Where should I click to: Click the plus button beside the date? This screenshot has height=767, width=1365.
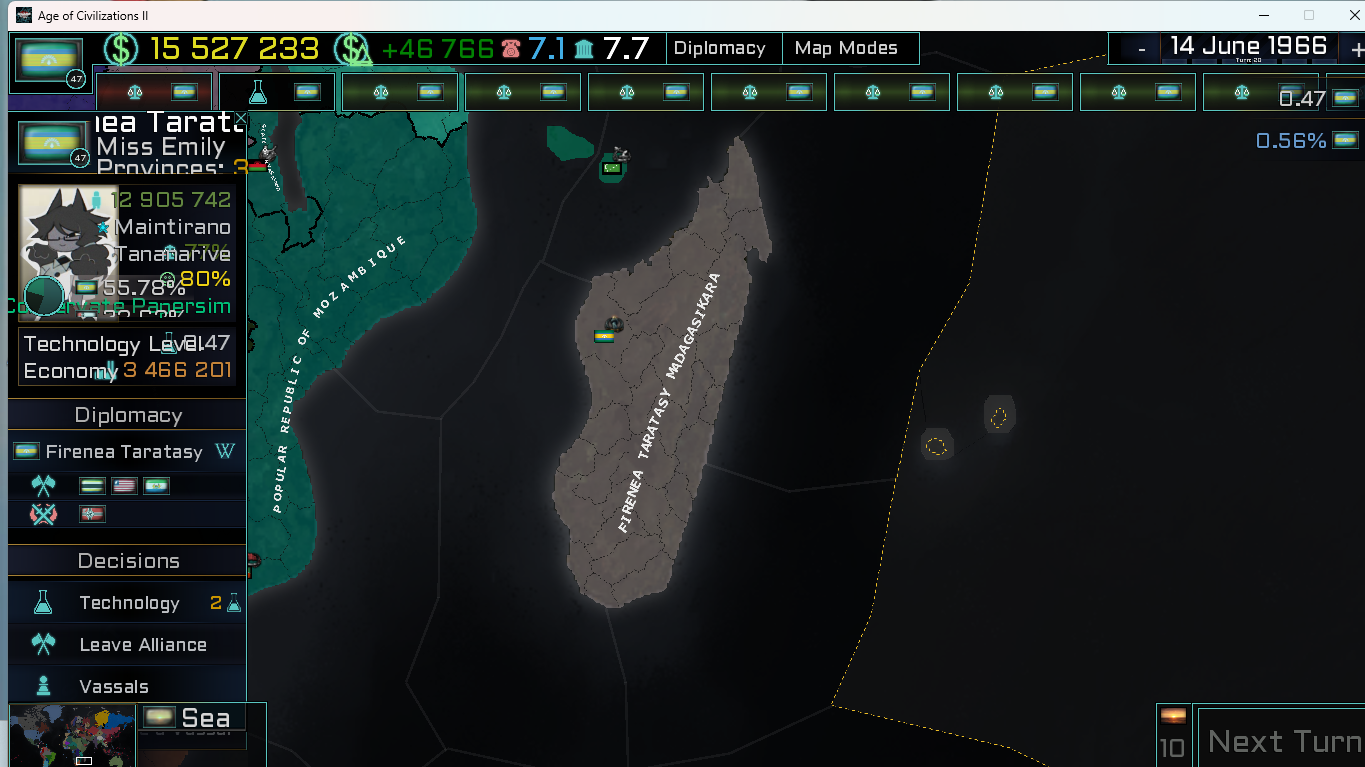[x=1356, y=48]
